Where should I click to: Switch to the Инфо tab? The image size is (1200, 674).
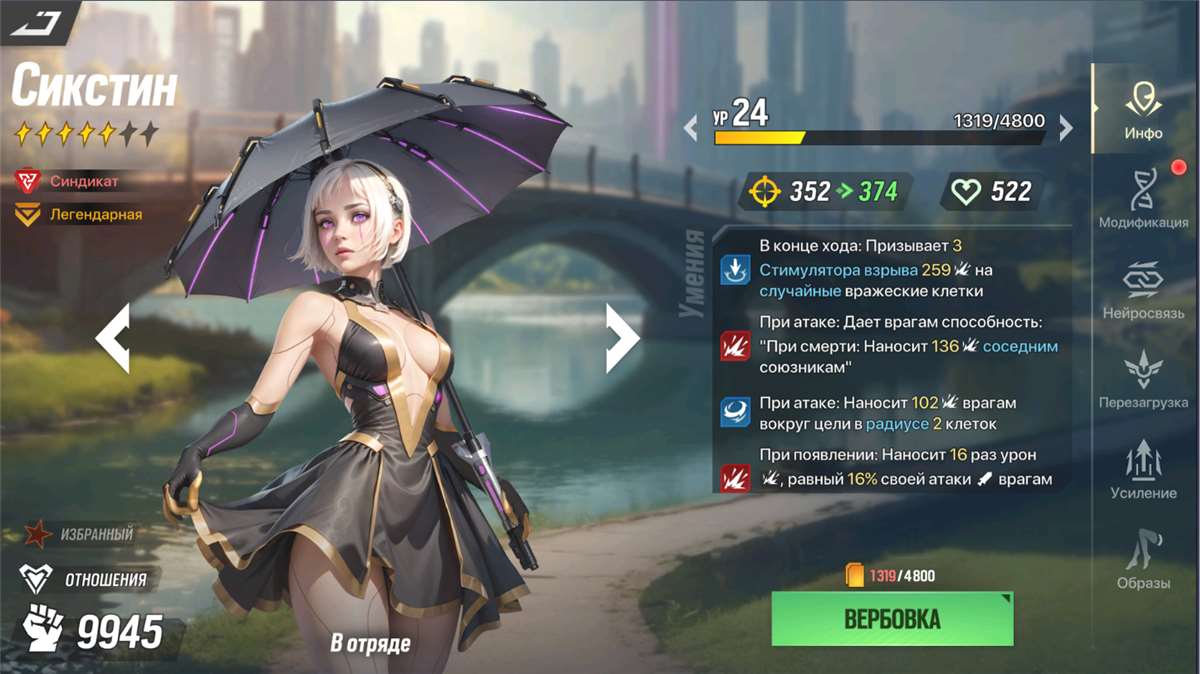[x=1142, y=108]
